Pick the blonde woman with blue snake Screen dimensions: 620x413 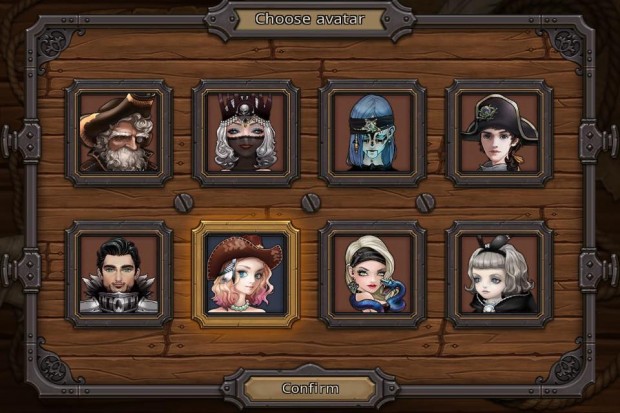[373, 274]
